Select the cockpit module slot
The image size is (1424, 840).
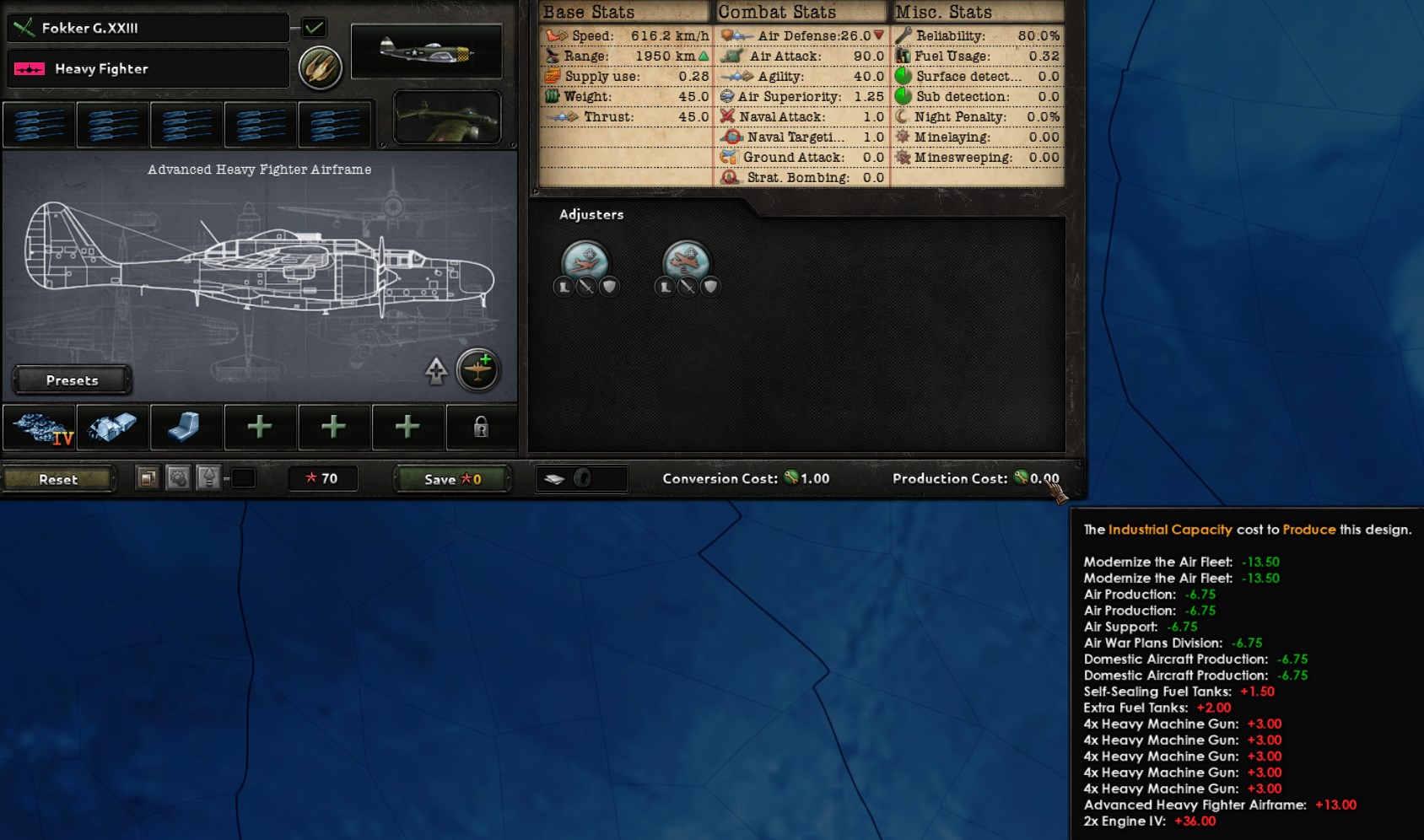pyautogui.click(x=186, y=428)
